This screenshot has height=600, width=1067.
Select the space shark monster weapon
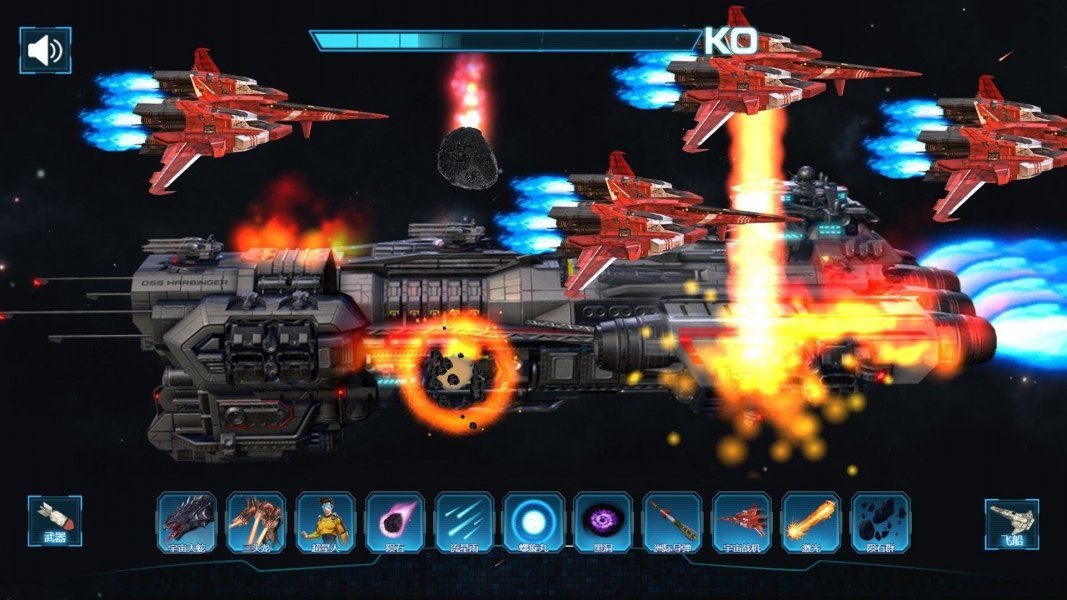click(x=187, y=522)
